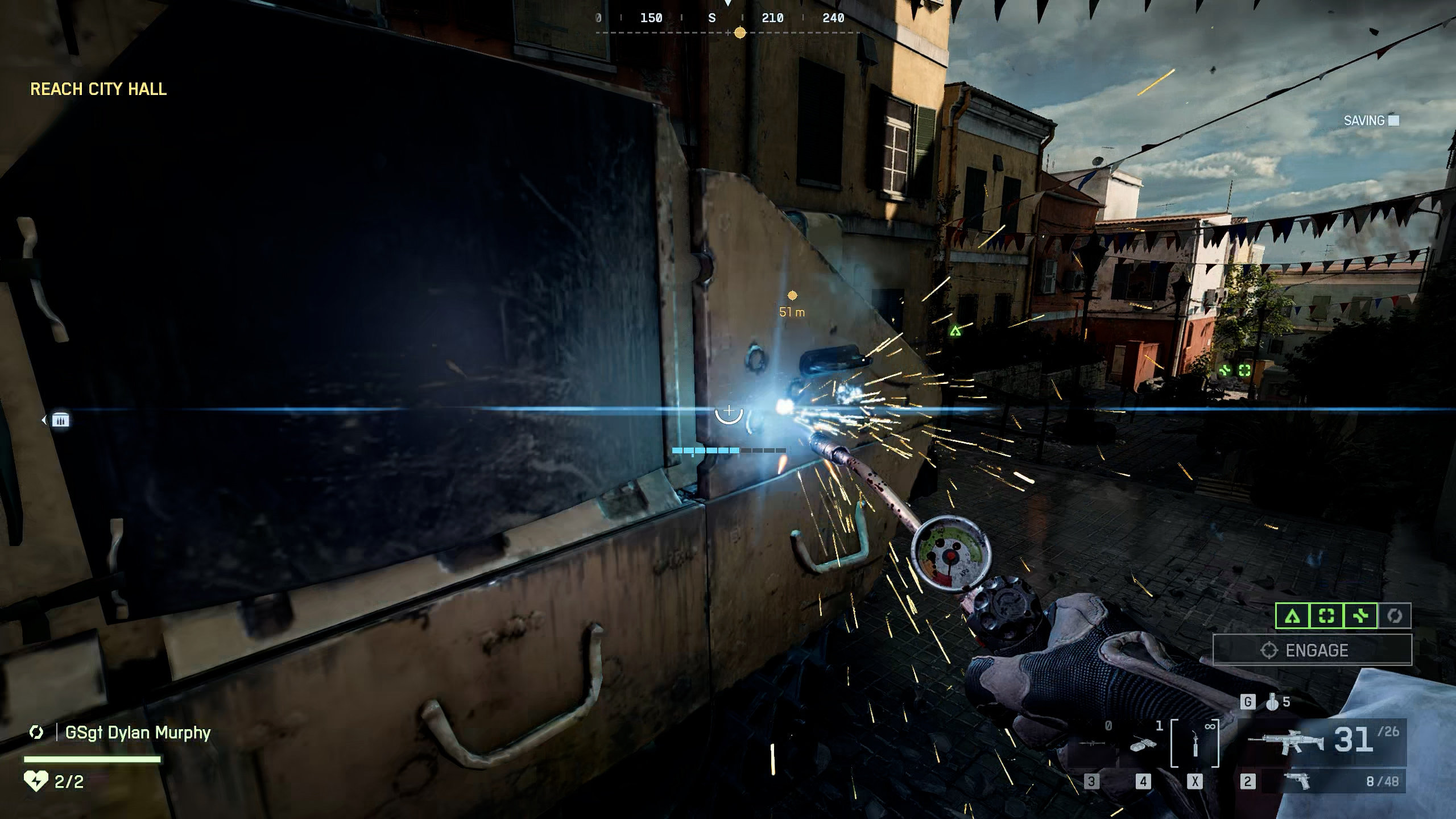Select the green bracket-square squadmate icon

coord(1326,616)
